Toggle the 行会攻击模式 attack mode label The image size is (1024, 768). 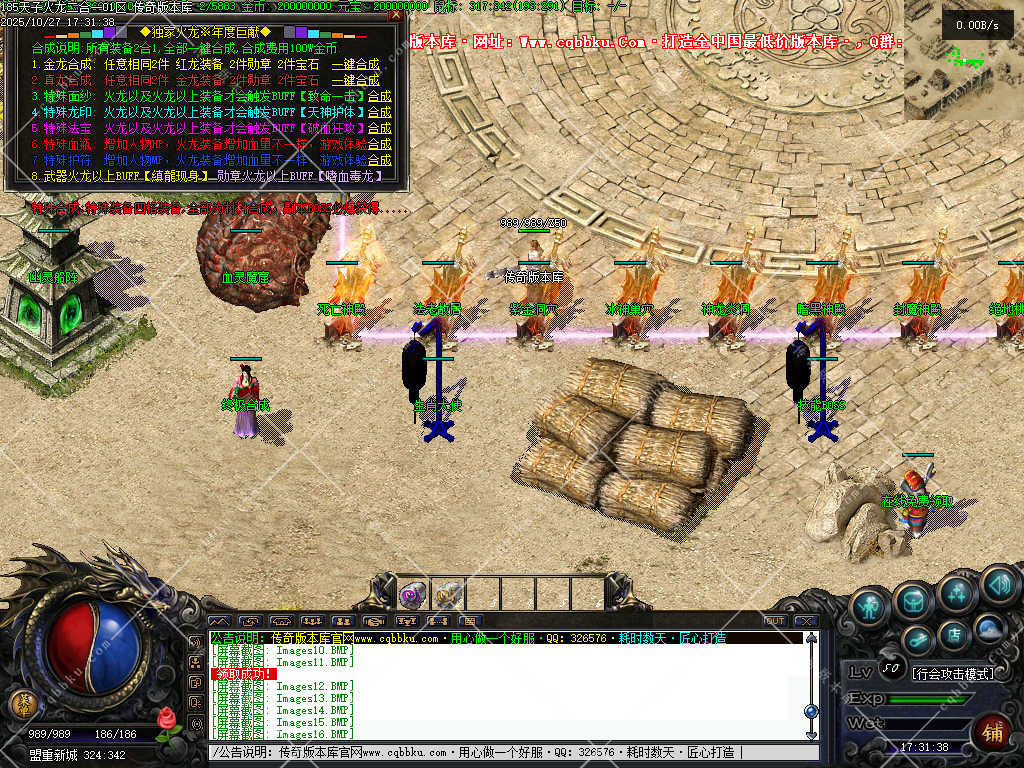pyautogui.click(x=953, y=673)
